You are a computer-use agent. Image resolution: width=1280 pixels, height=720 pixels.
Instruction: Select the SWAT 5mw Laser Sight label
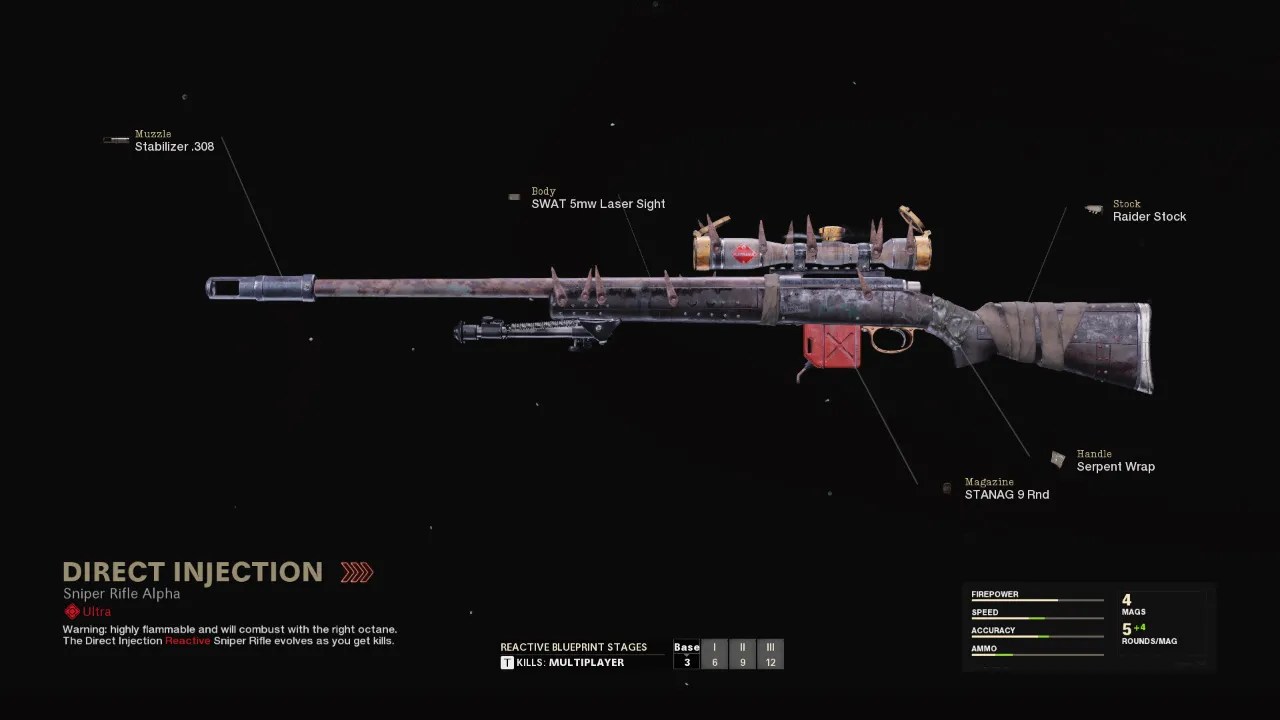point(598,203)
